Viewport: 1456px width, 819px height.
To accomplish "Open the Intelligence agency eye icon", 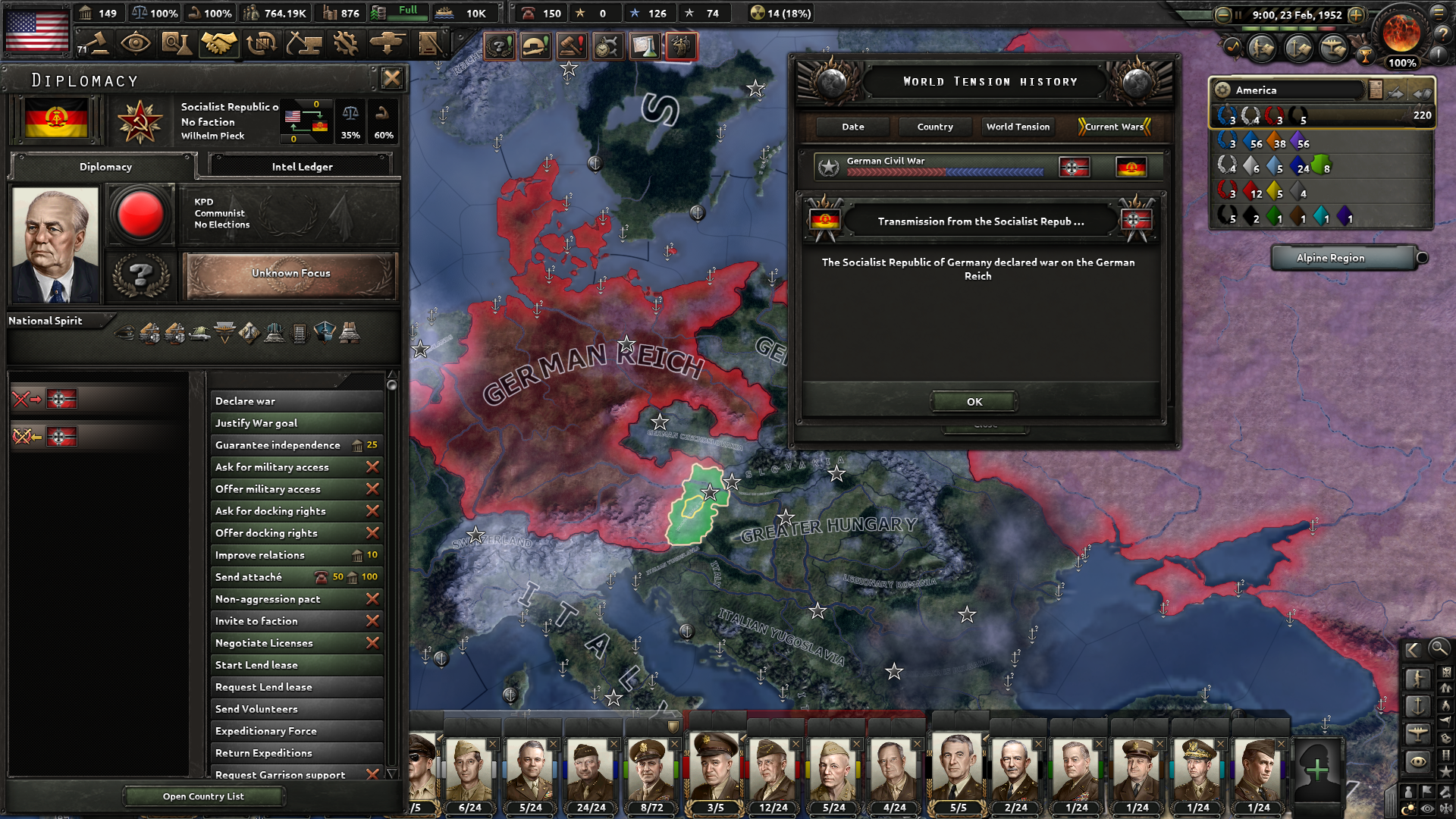I will (136, 43).
